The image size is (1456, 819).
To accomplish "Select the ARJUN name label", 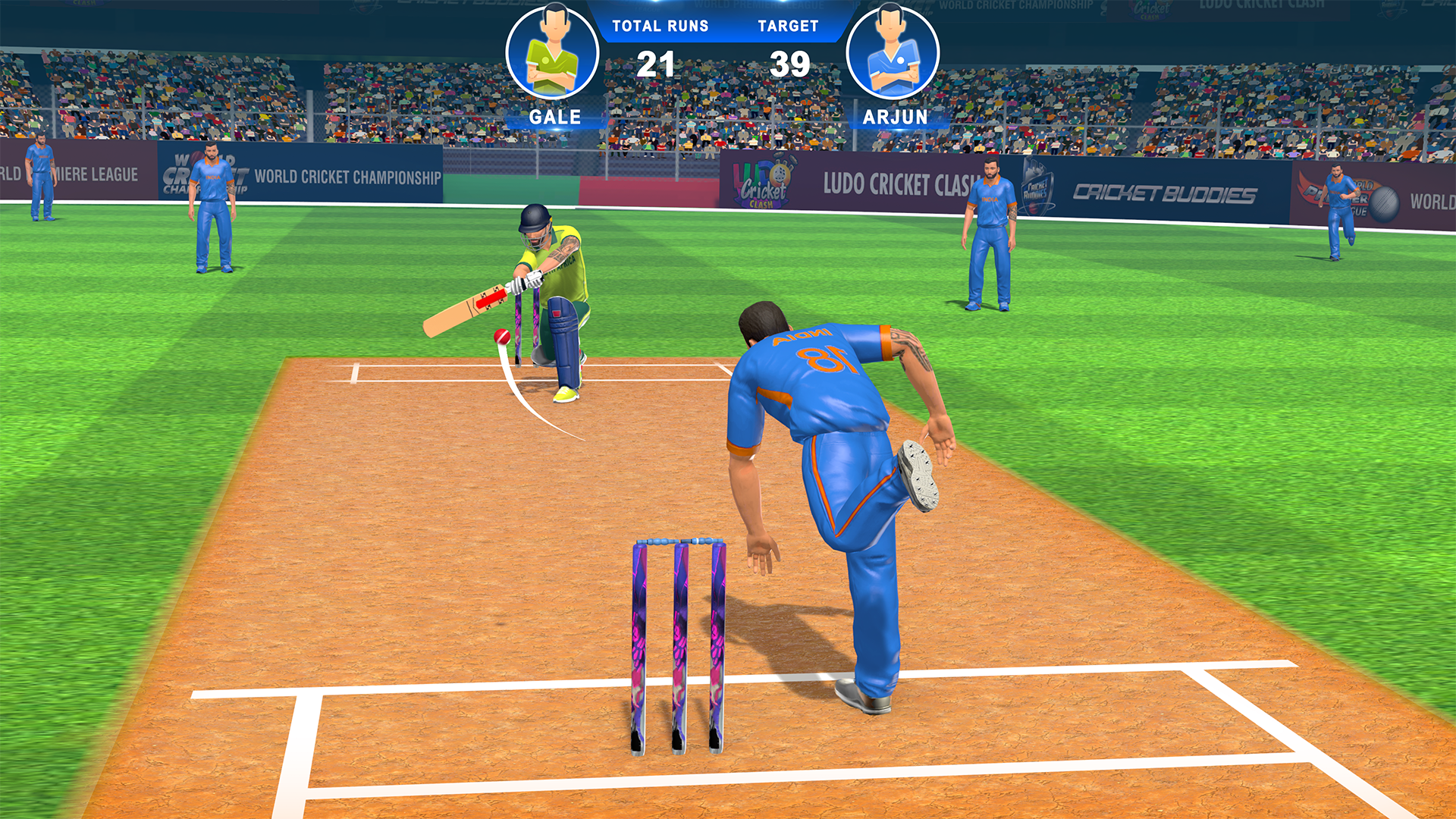I will [895, 116].
